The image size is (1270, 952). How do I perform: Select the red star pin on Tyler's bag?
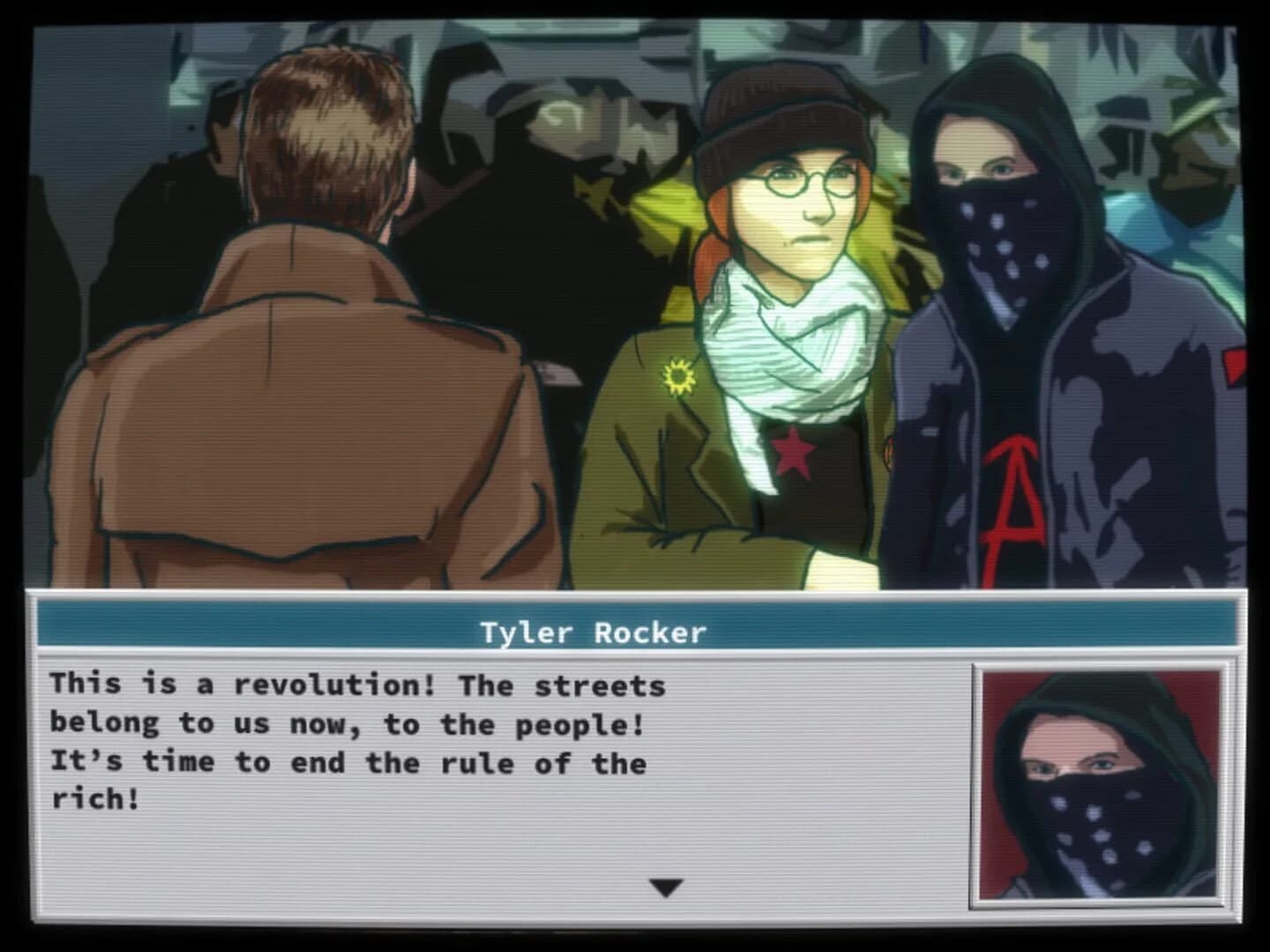coord(792,450)
